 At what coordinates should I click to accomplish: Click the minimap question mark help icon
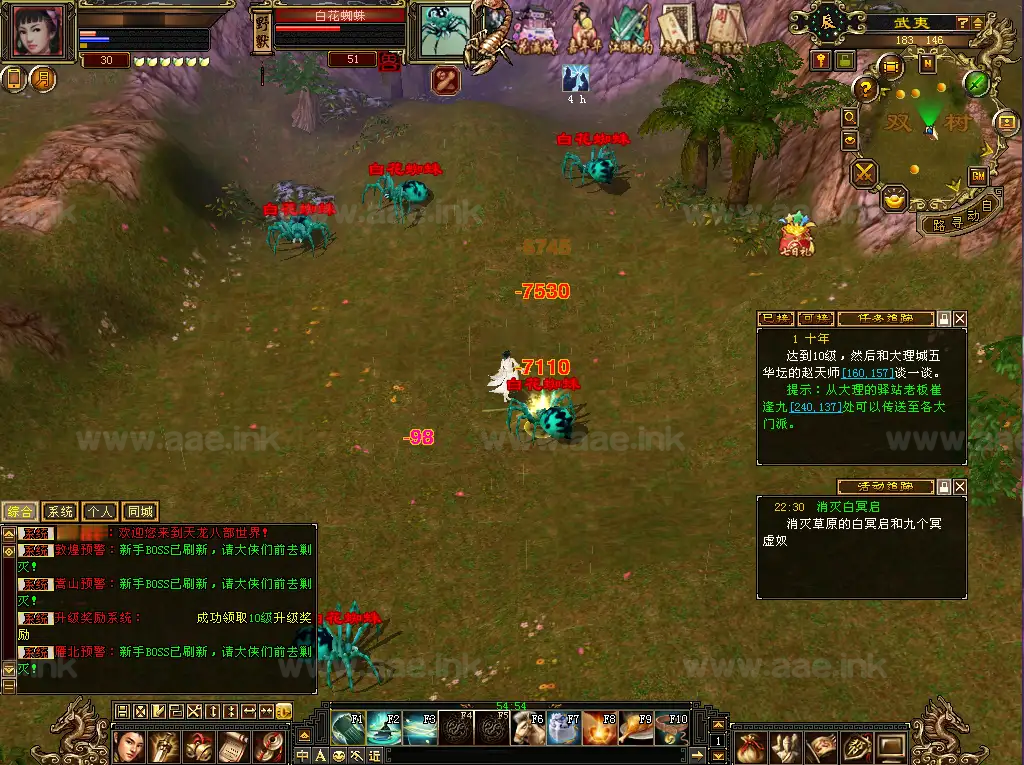pyautogui.click(x=866, y=90)
